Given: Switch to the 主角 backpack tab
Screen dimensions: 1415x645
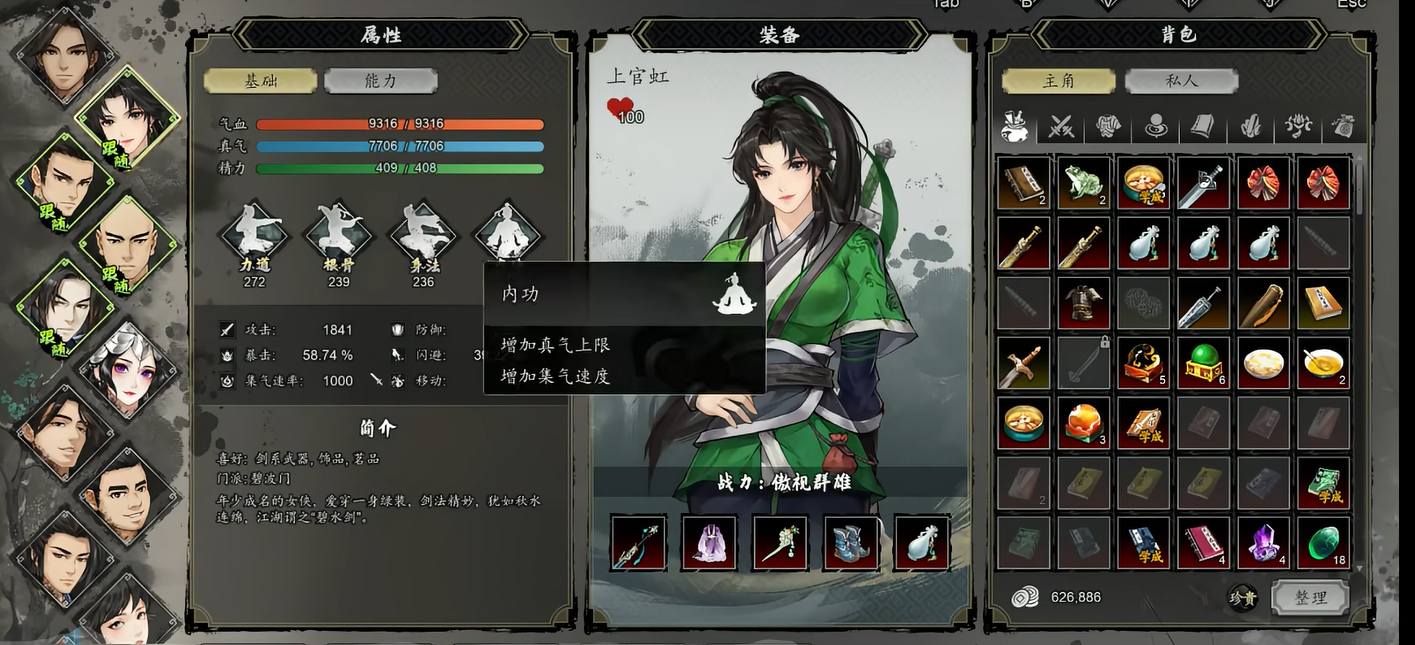Looking at the screenshot, I should point(1058,81).
